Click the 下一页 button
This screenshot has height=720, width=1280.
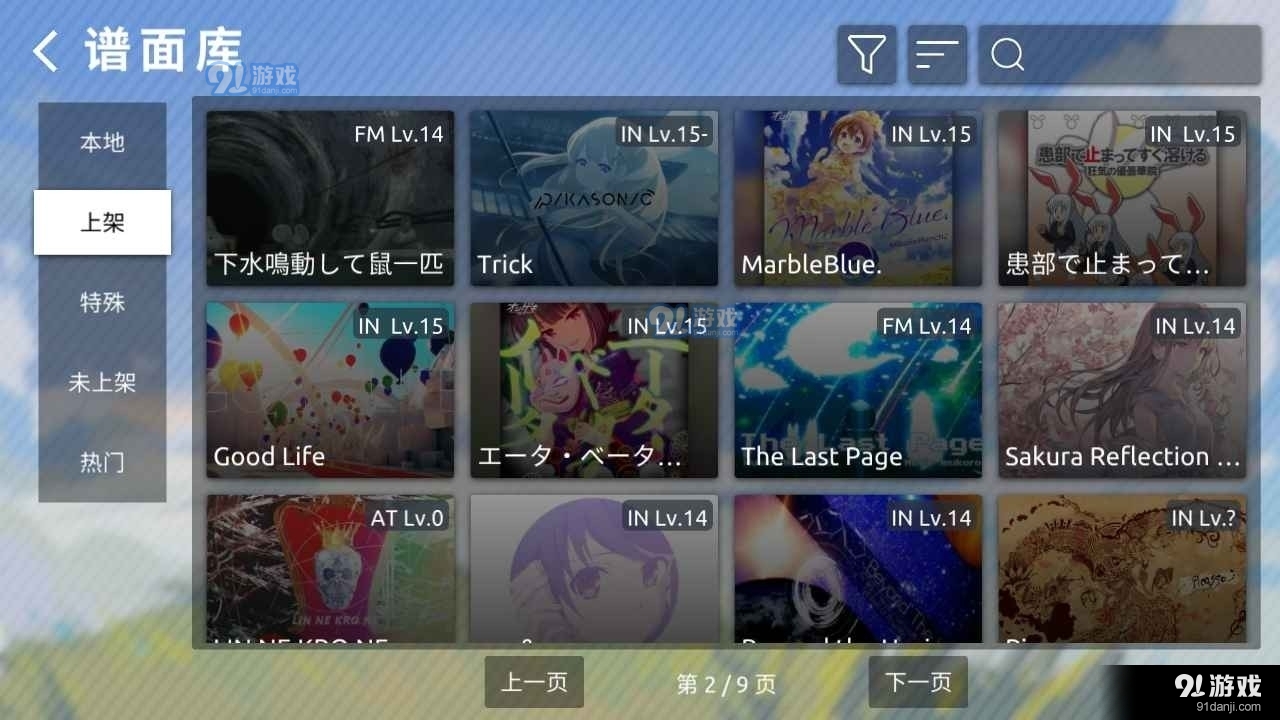pyautogui.click(x=916, y=682)
